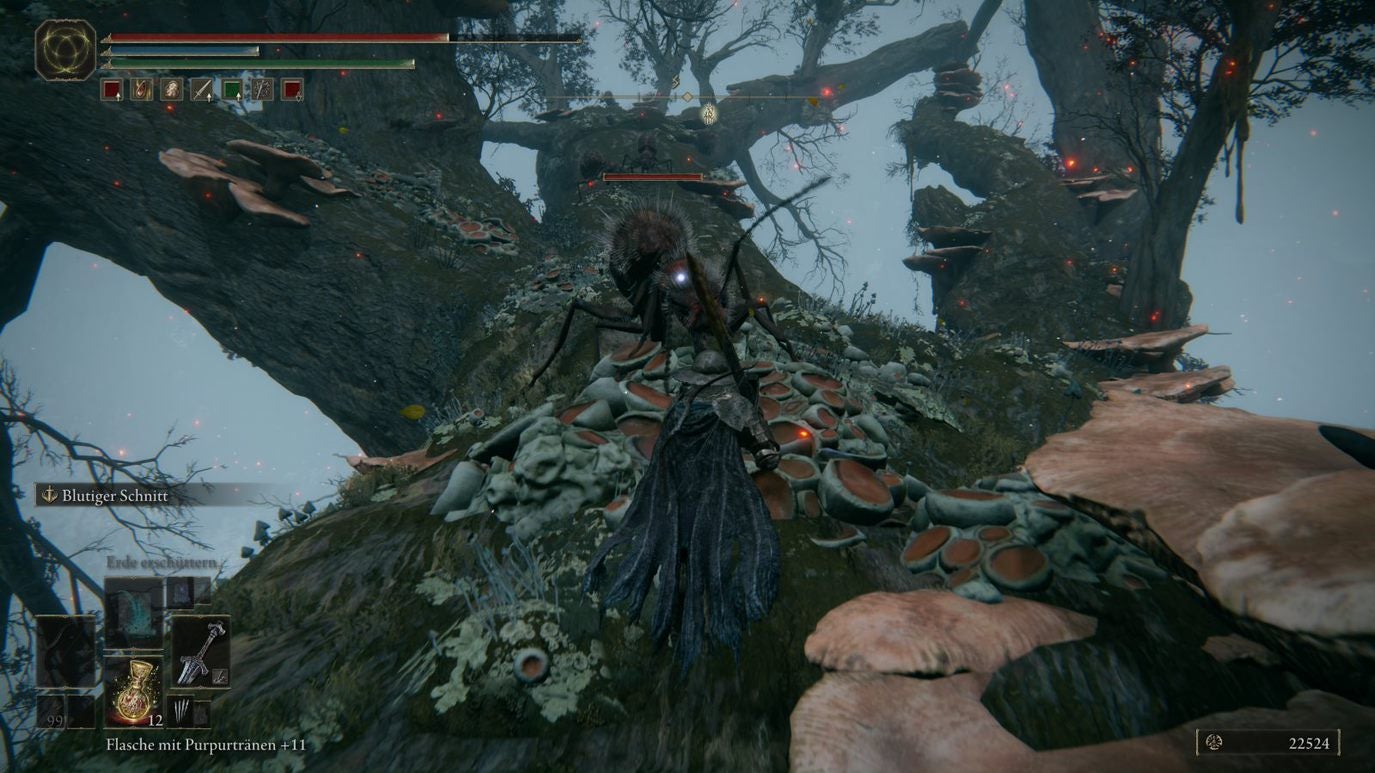The image size is (1375, 773).
Task: Click the anchor icon beside Blutiger Schnitt
Action: coord(47,495)
